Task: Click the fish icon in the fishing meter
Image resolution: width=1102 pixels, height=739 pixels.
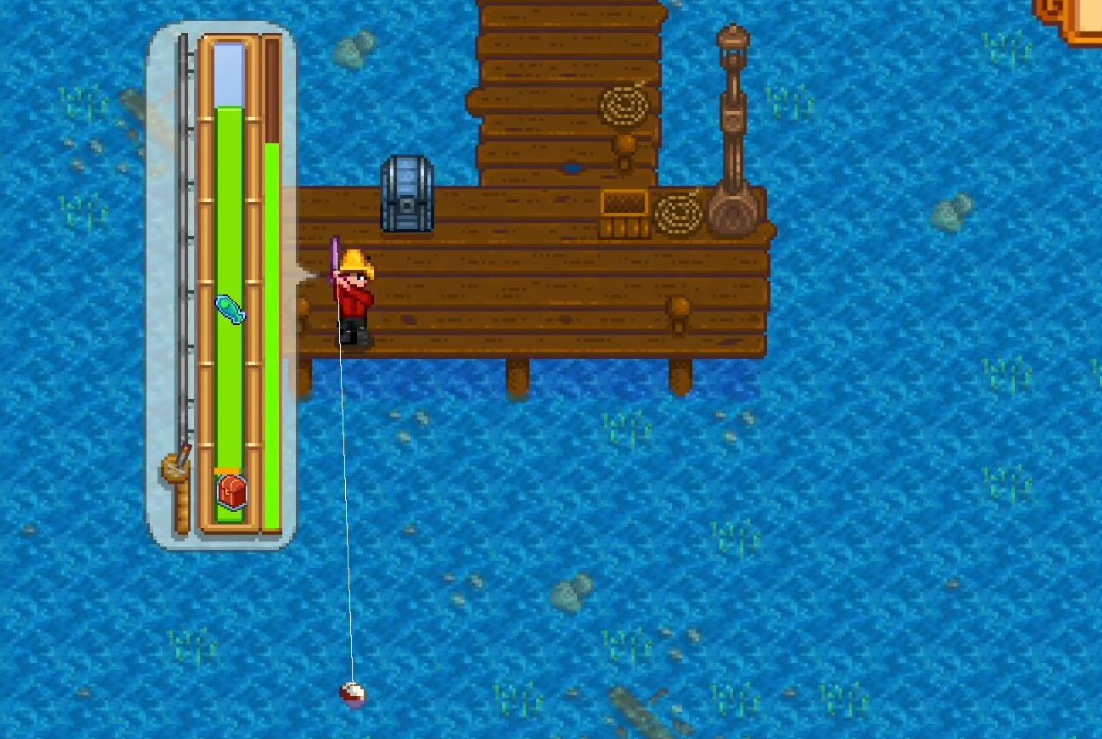Action: 230,309
